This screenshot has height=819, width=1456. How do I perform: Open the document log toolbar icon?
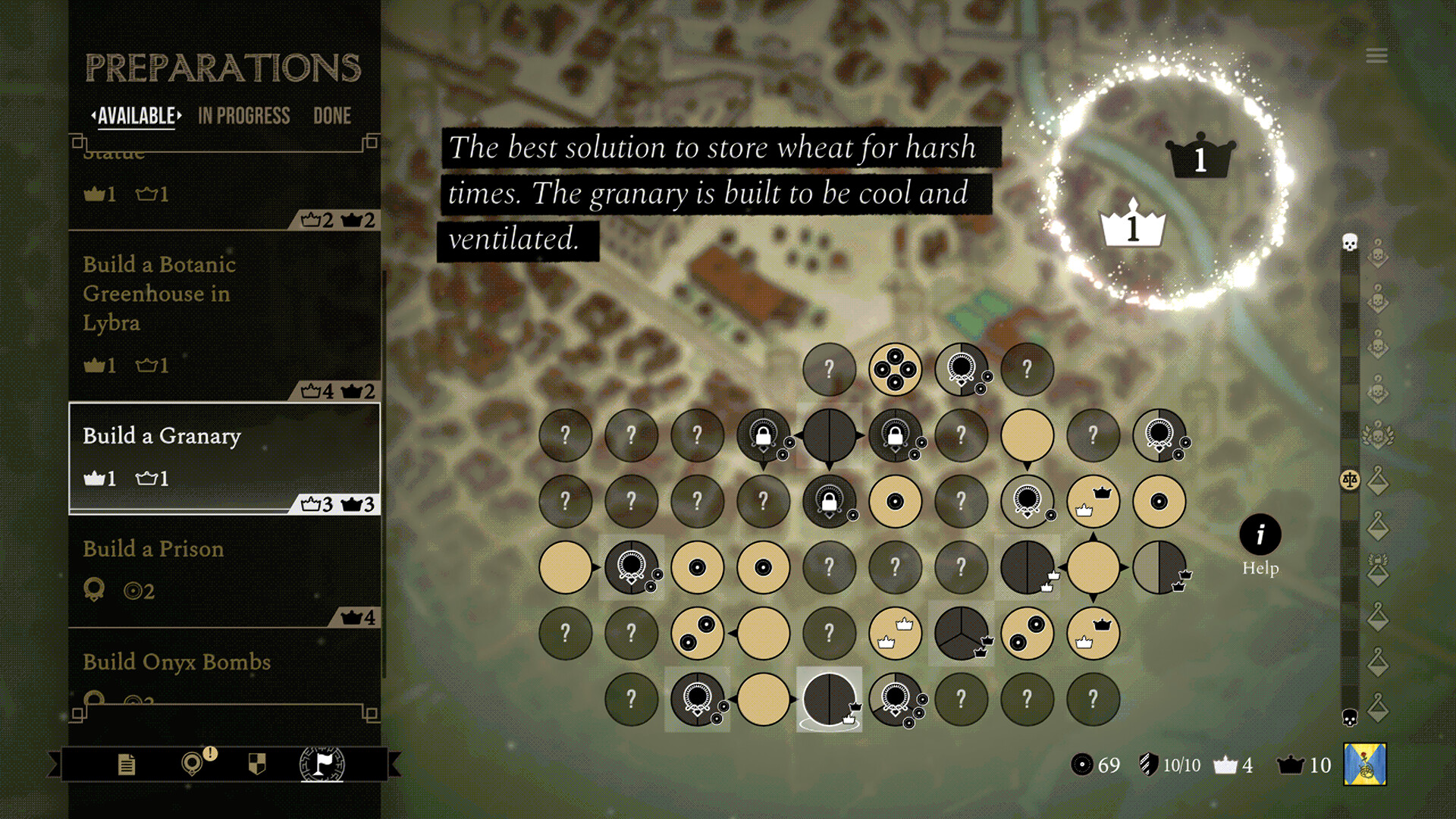tap(127, 764)
